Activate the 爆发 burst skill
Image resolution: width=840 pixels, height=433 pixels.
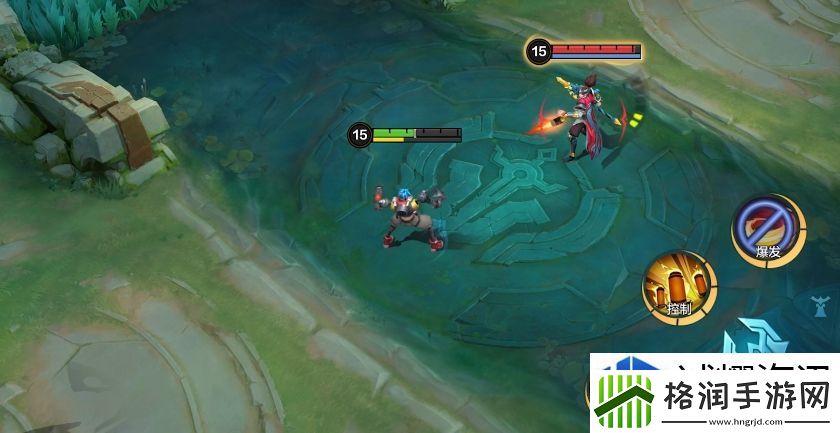click(x=765, y=229)
